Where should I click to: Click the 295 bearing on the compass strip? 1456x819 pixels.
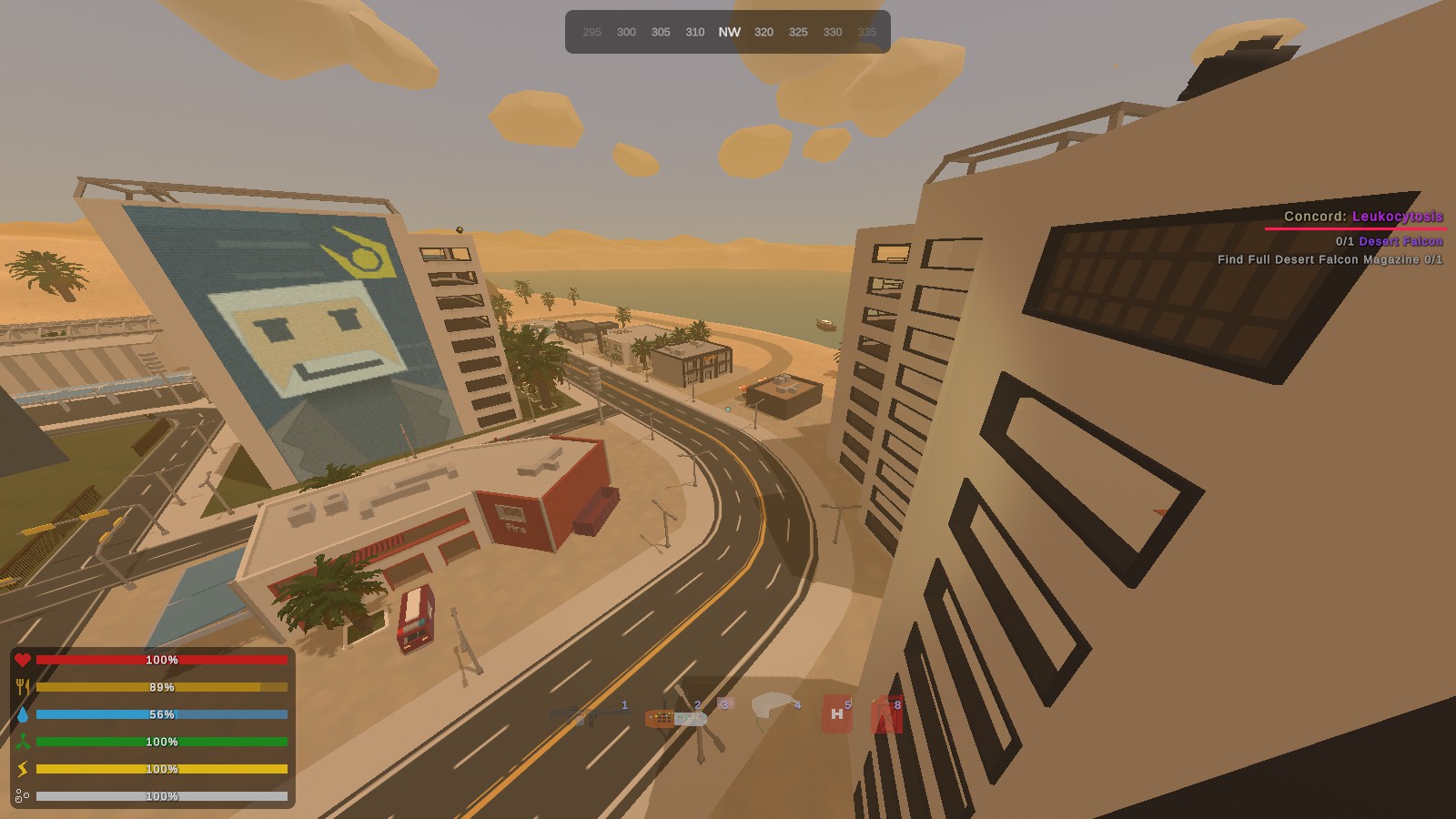[x=591, y=31]
